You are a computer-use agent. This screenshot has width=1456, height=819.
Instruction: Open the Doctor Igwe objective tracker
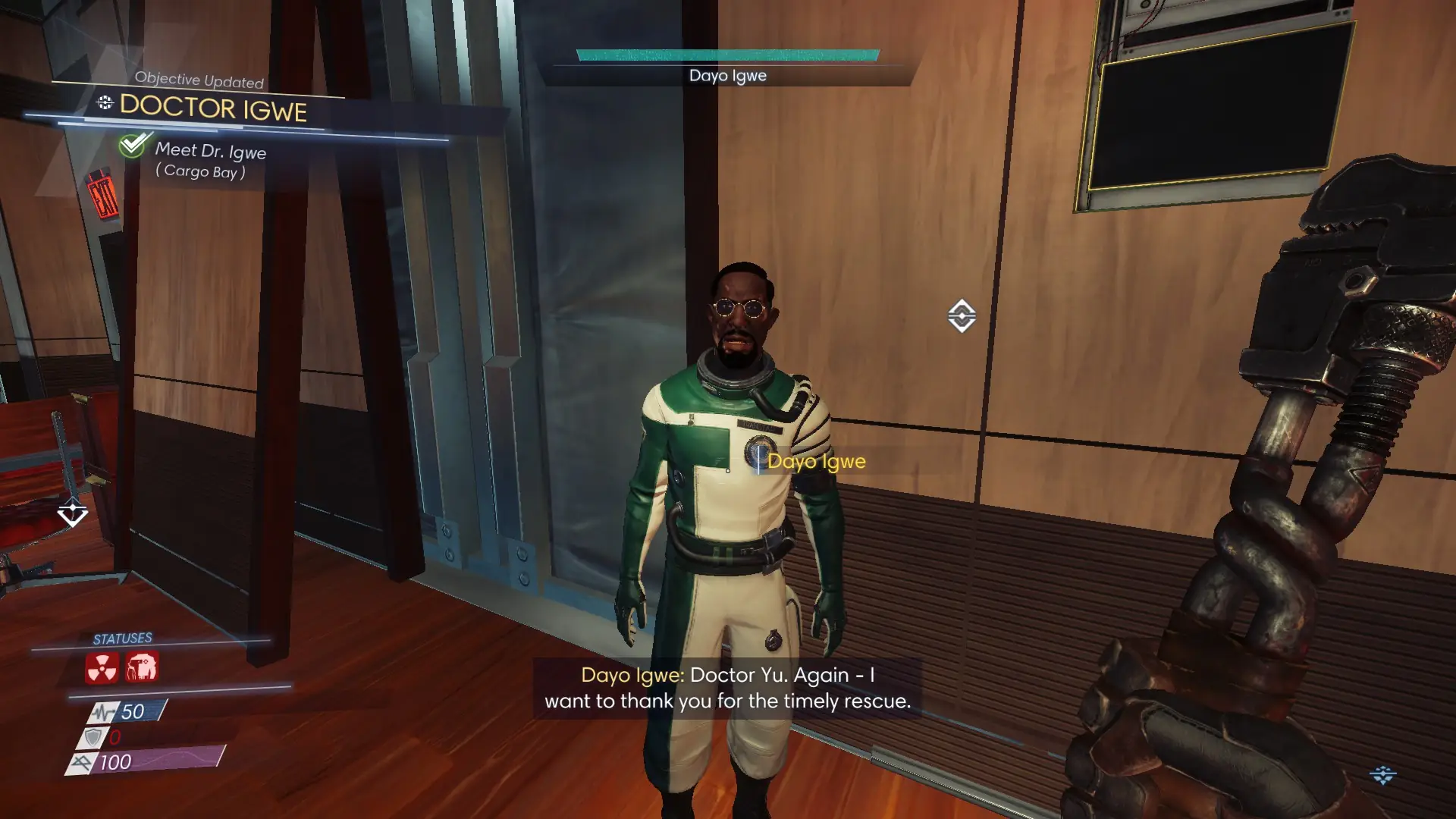(212, 108)
